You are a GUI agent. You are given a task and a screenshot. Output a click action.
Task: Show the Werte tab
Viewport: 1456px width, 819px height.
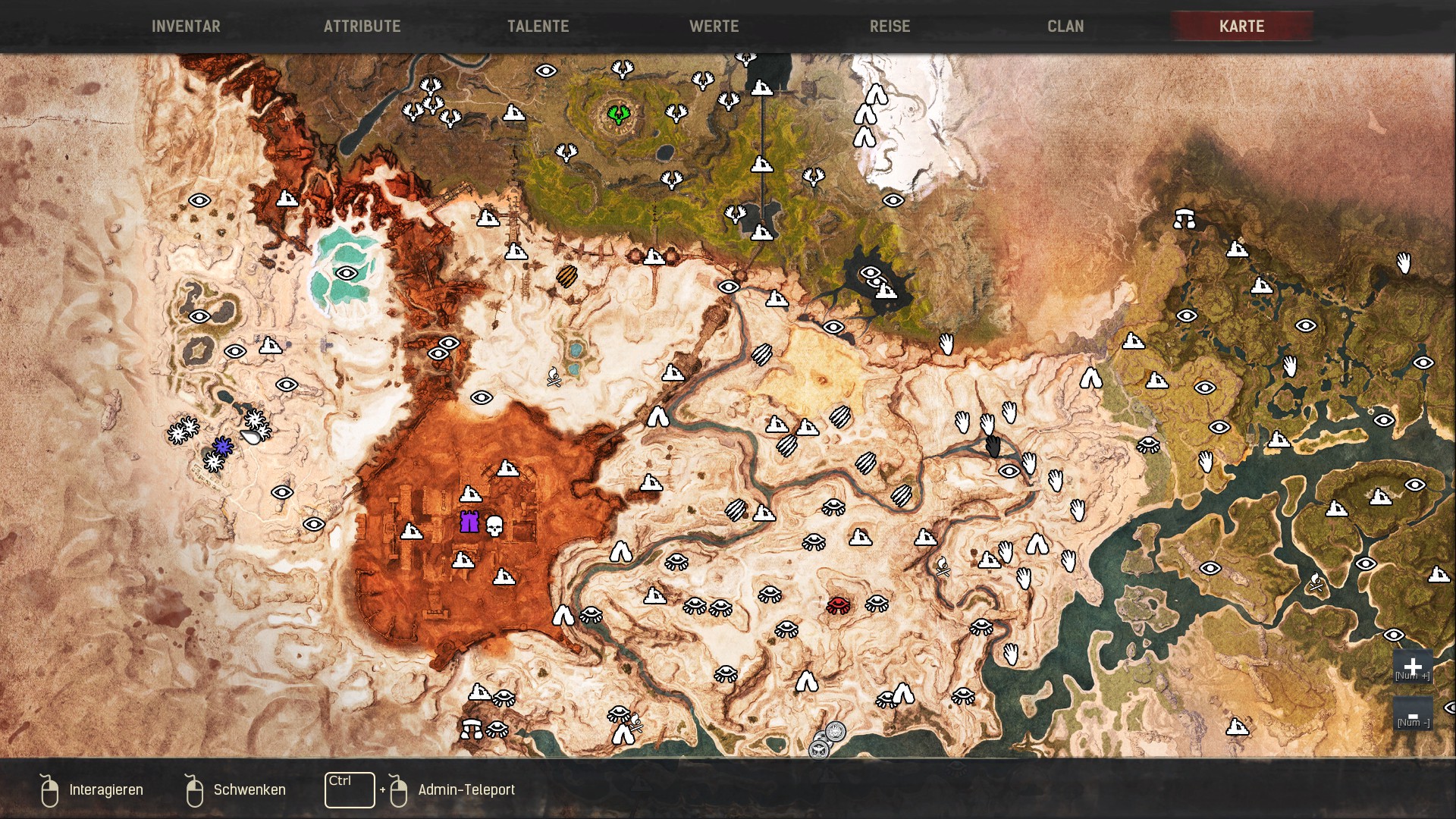coord(714,27)
